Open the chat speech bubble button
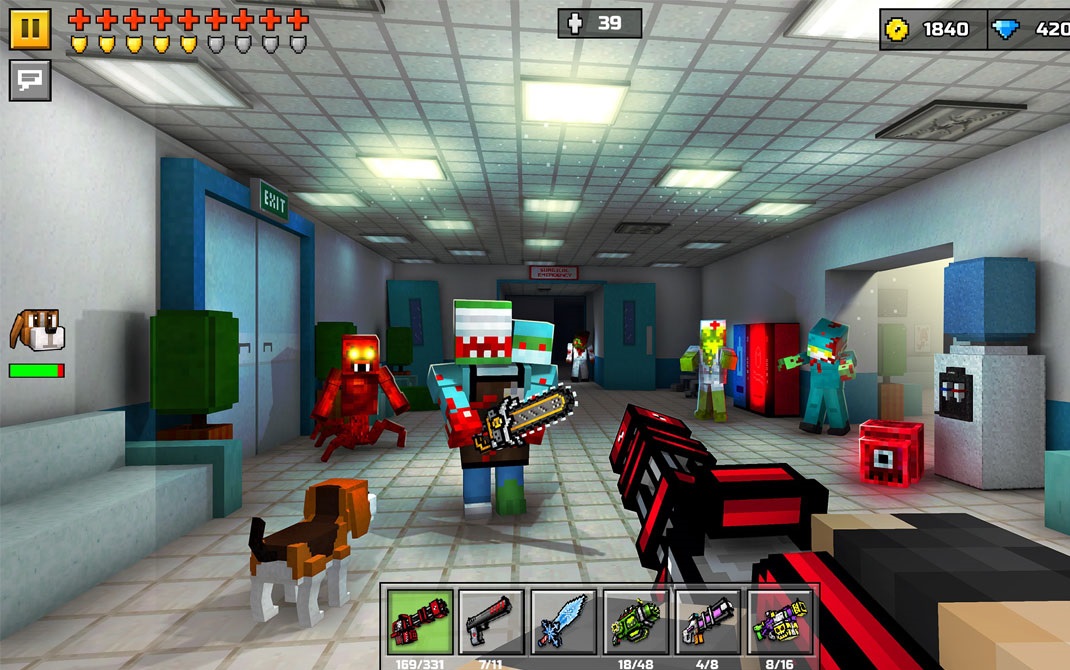 30,80
